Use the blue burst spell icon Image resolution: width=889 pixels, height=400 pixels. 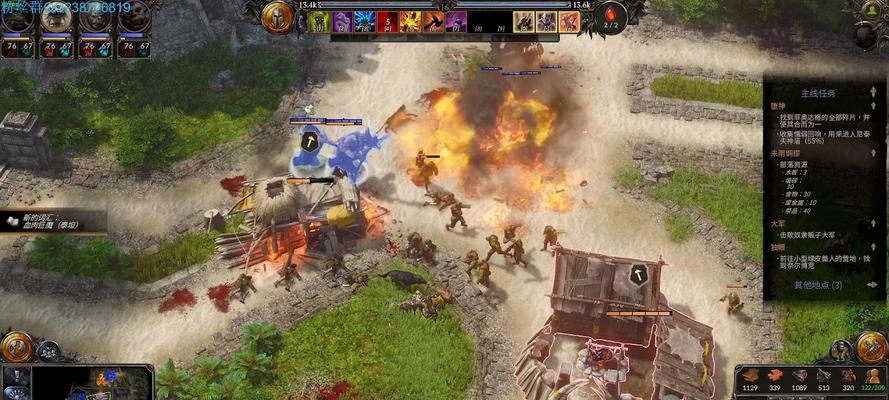pyautogui.click(x=366, y=21)
